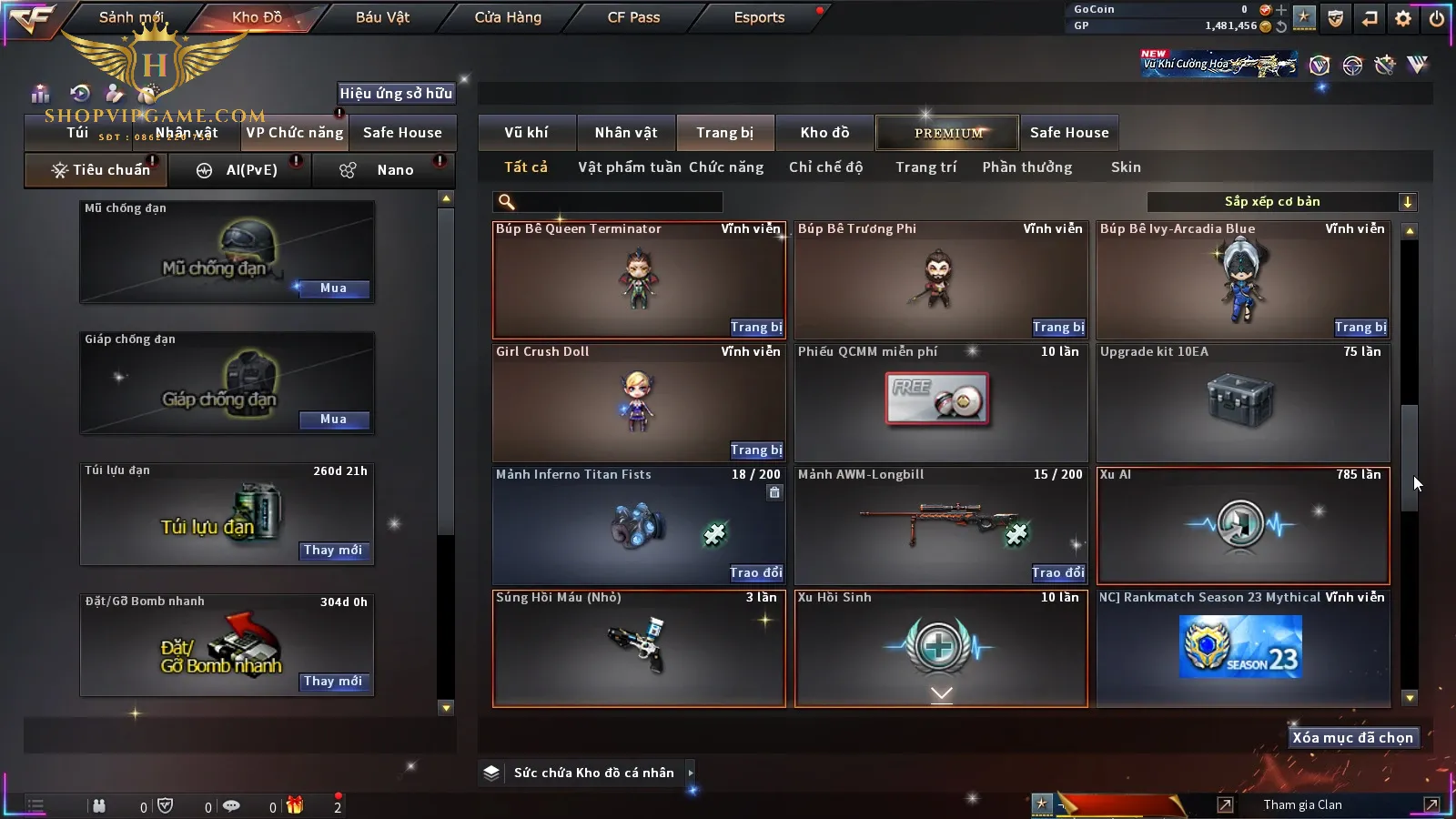Image resolution: width=1456 pixels, height=819 pixels.
Task: Renew the Túi lựu đạn item
Action: point(333,551)
